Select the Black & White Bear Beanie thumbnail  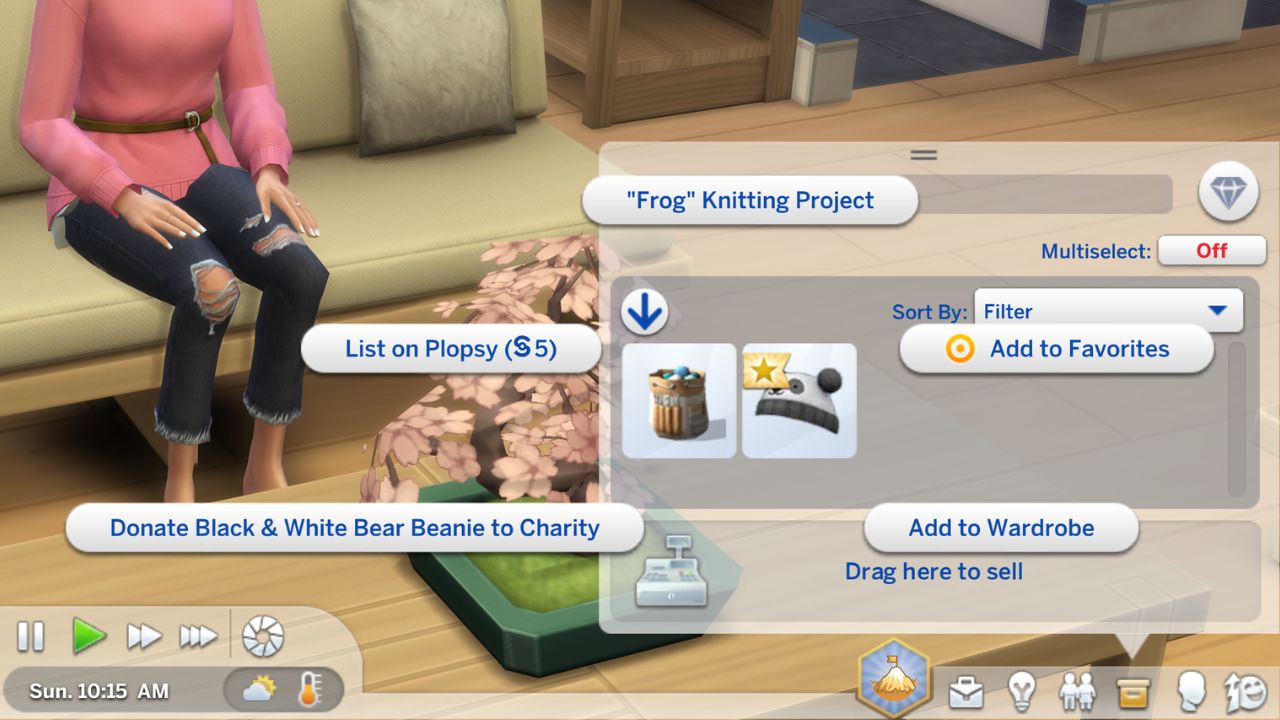point(798,399)
